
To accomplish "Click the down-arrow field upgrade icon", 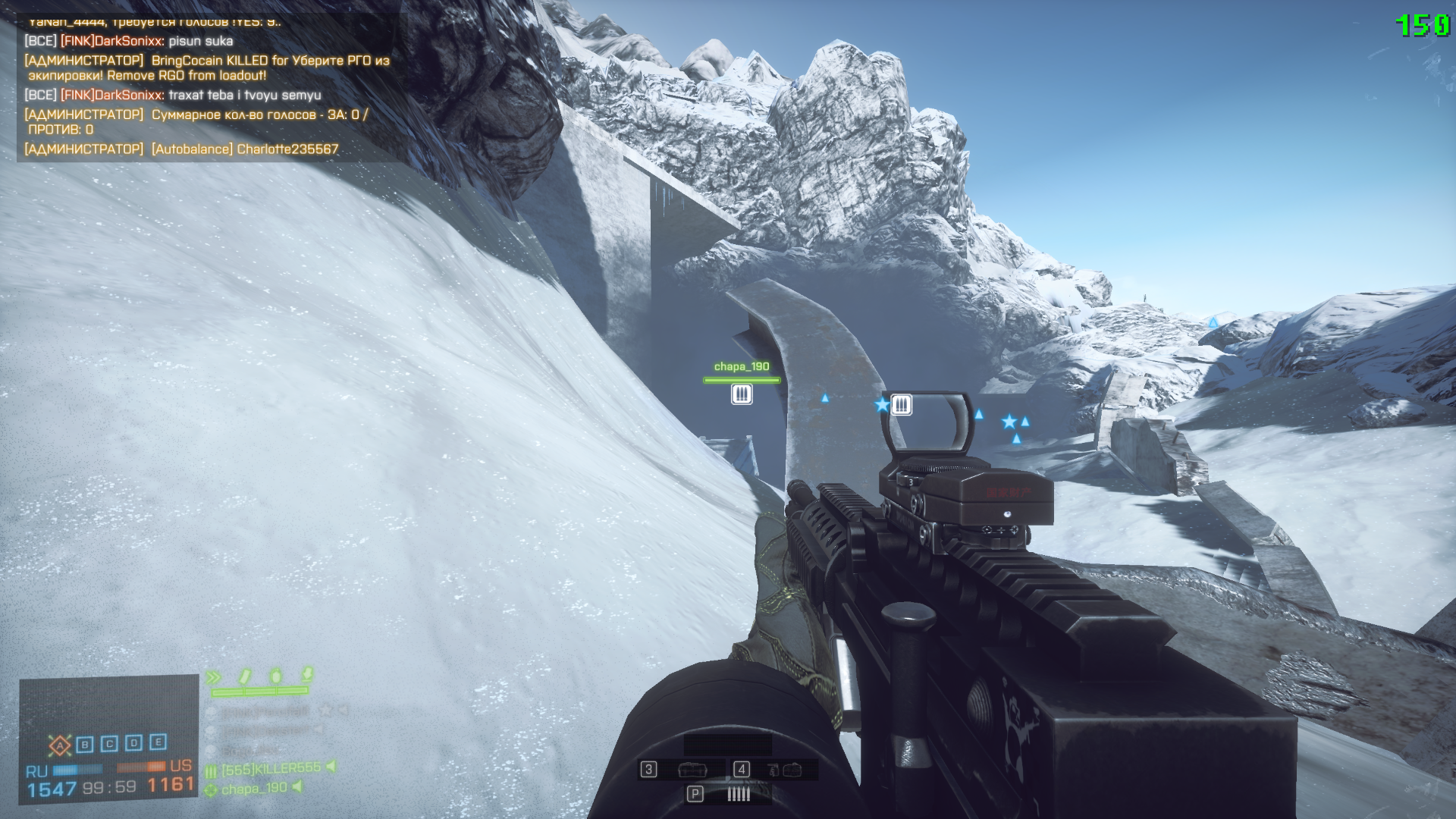I will tap(307, 673).
